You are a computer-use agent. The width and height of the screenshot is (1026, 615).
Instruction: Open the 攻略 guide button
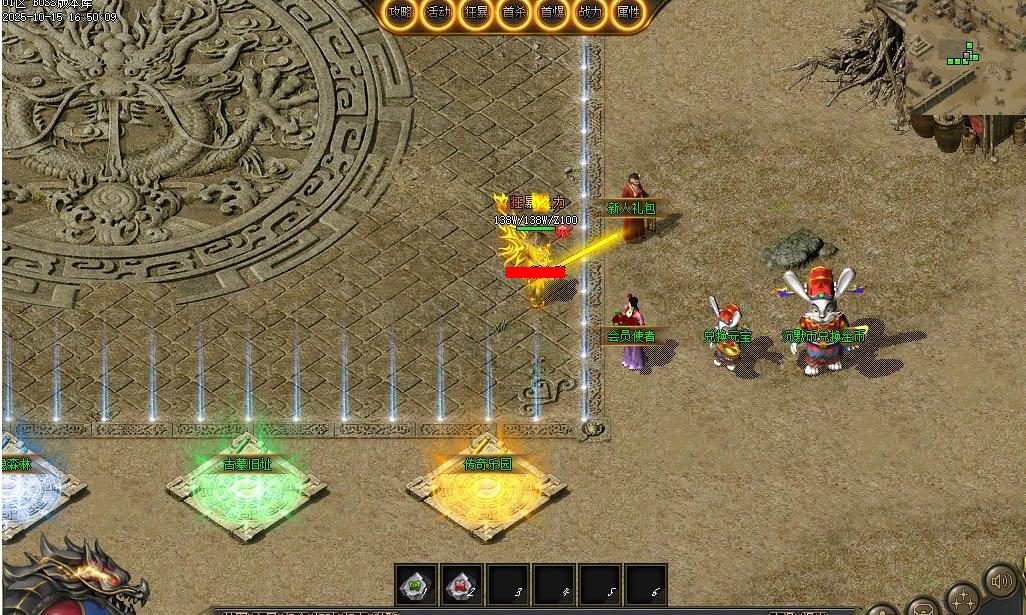[400, 13]
